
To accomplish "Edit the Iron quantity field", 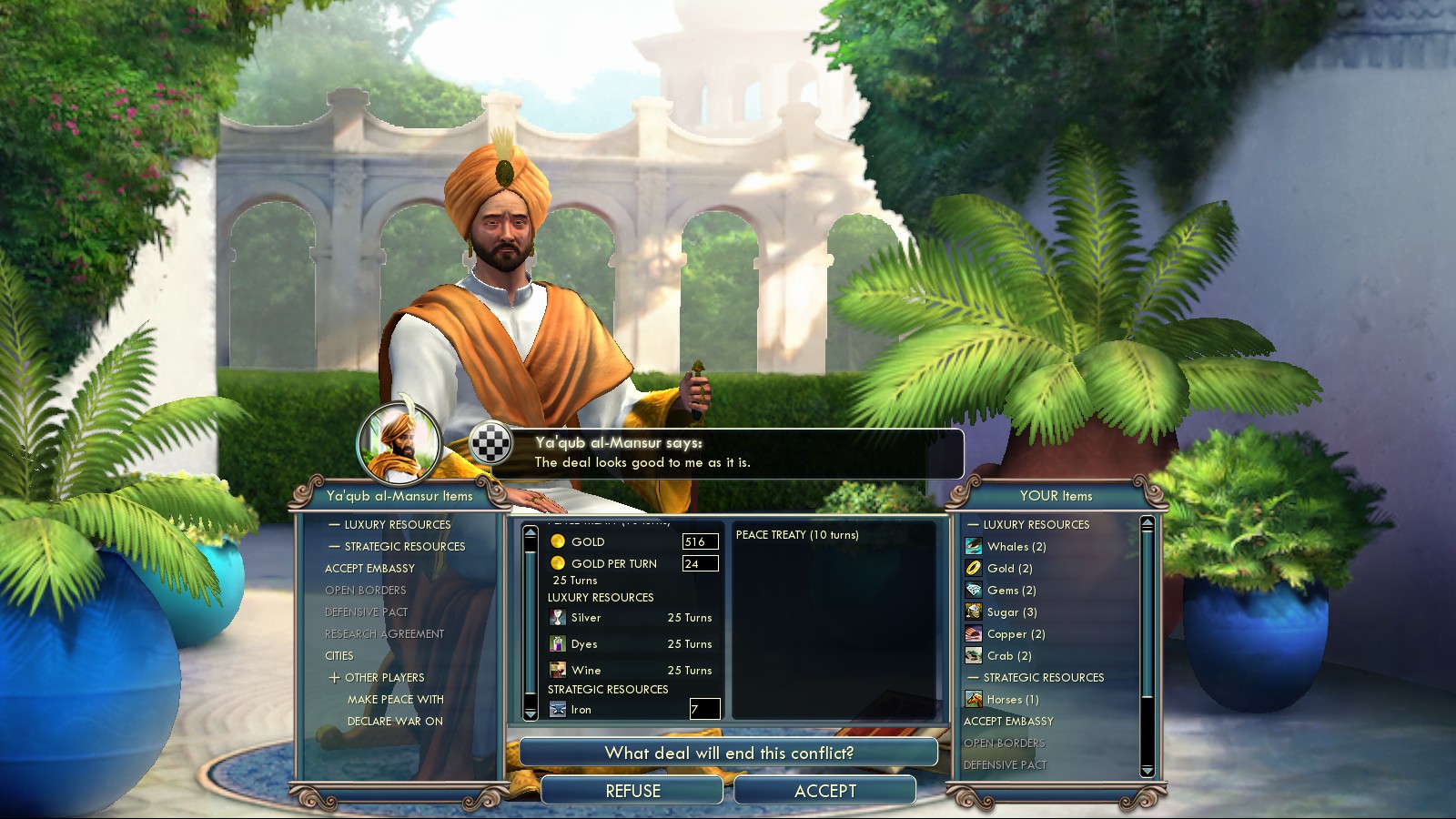I will [x=704, y=709].
